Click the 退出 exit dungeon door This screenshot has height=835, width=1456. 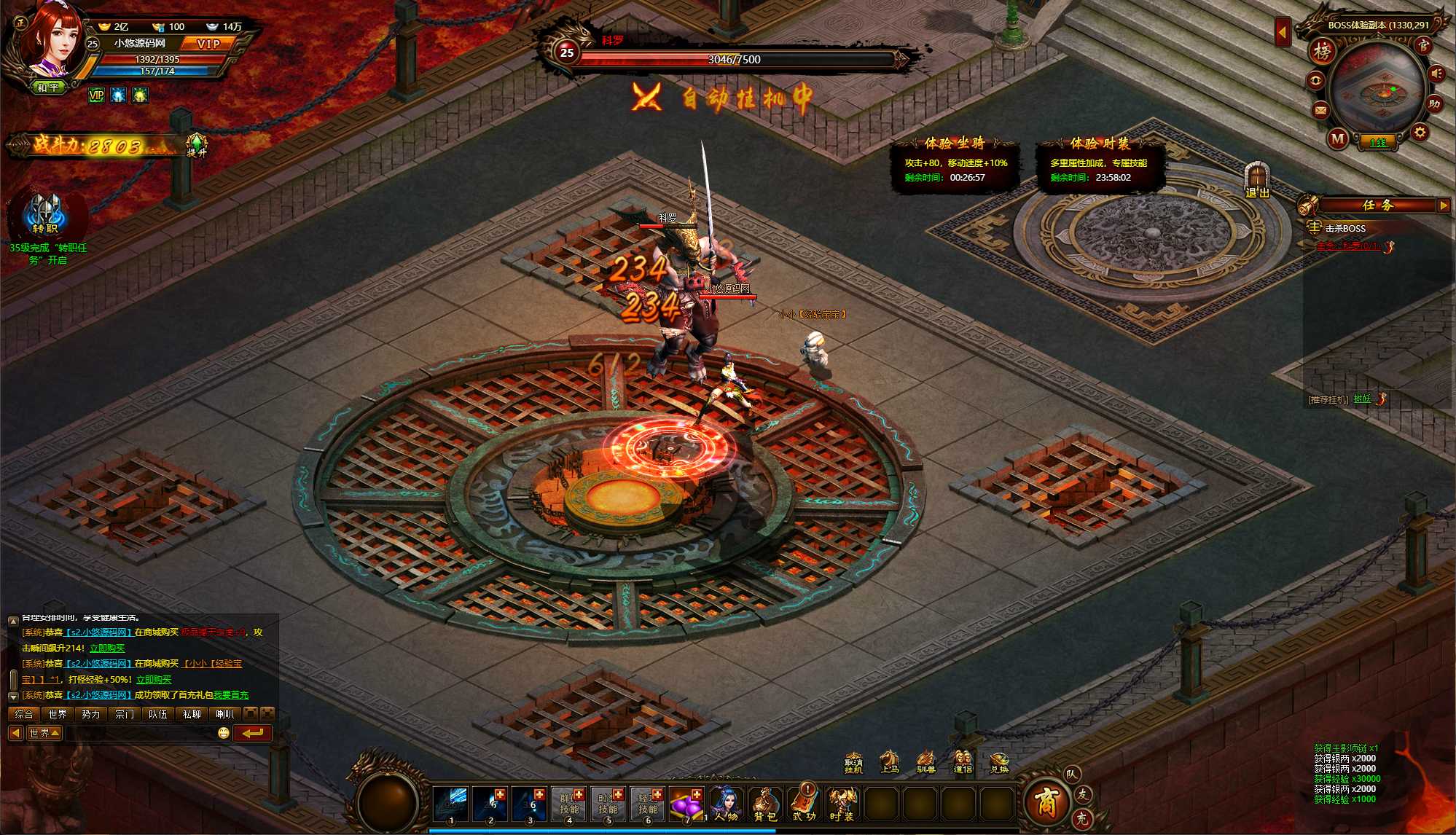point(1257,180)
